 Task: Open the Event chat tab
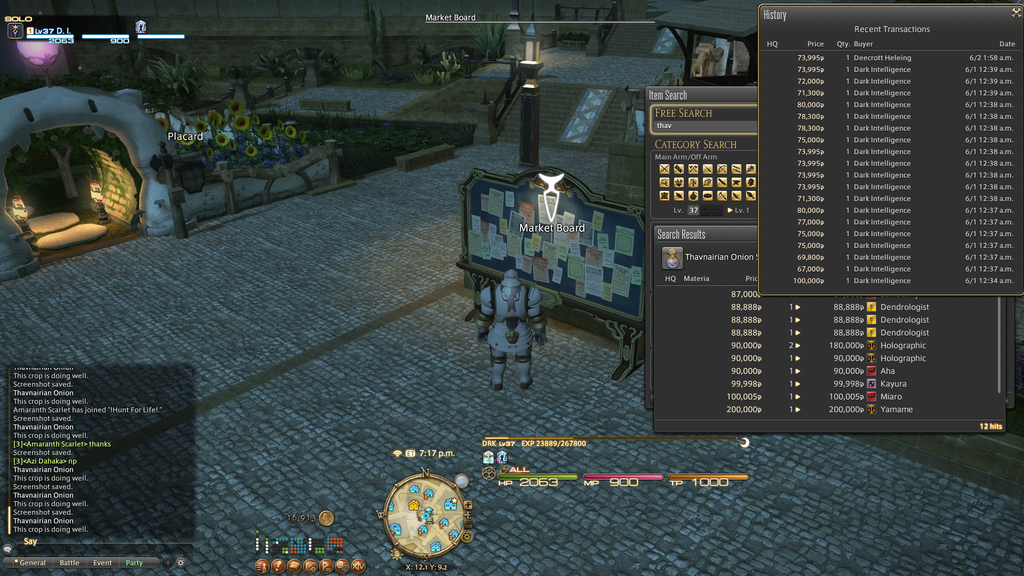point(102,563)
